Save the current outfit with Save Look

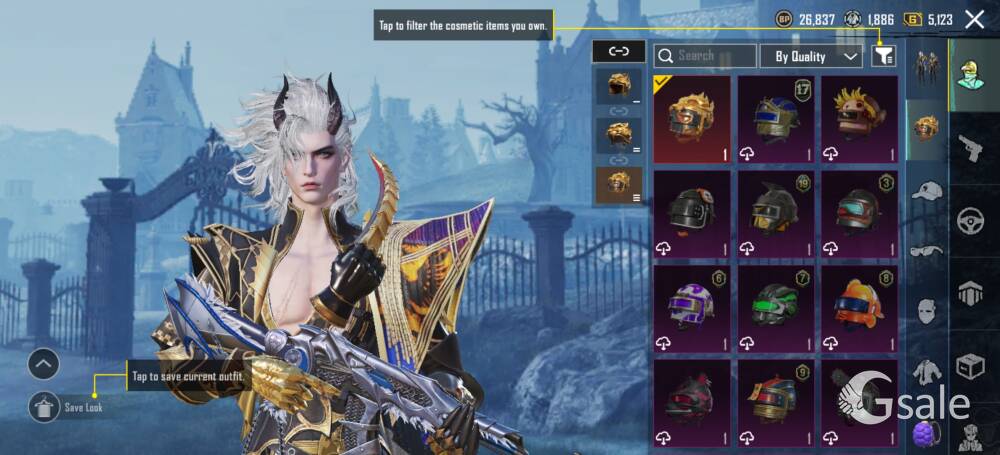coord(45,405)
